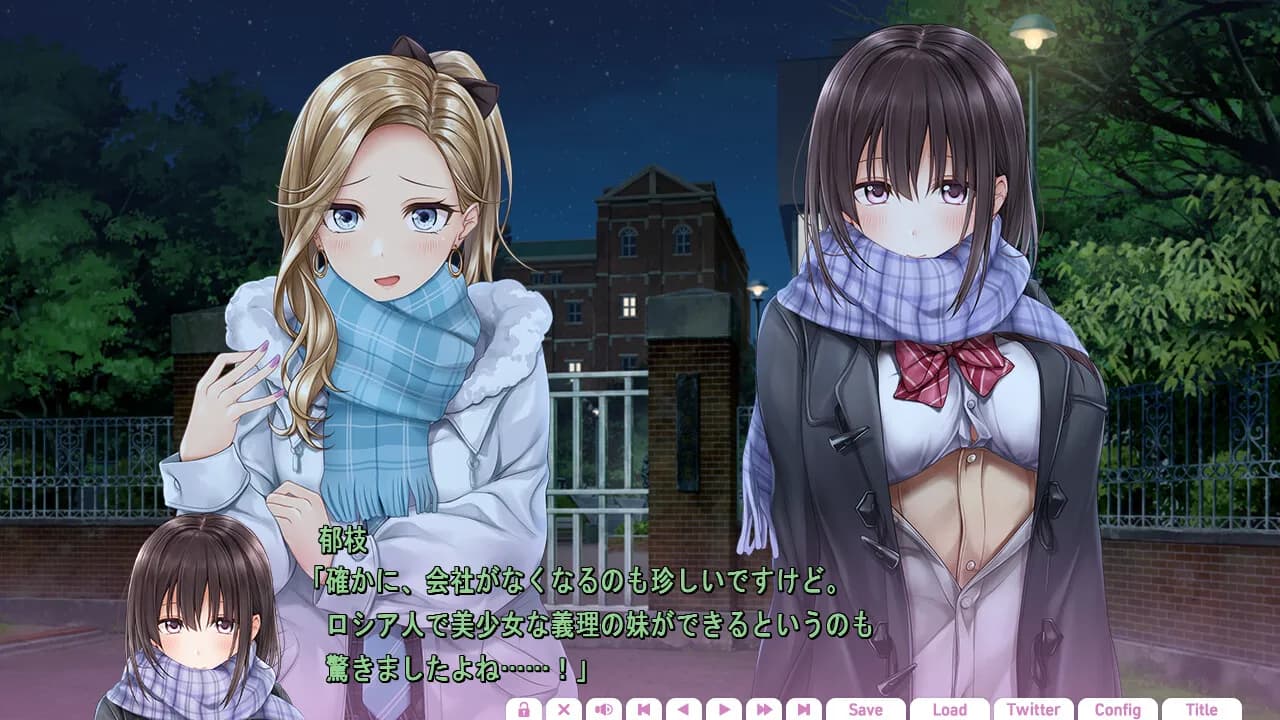Fast-forward the text with the double-arrow icon
Image resolution: width=1280 pixels, height=720 pixels.
tap(765, 710)
